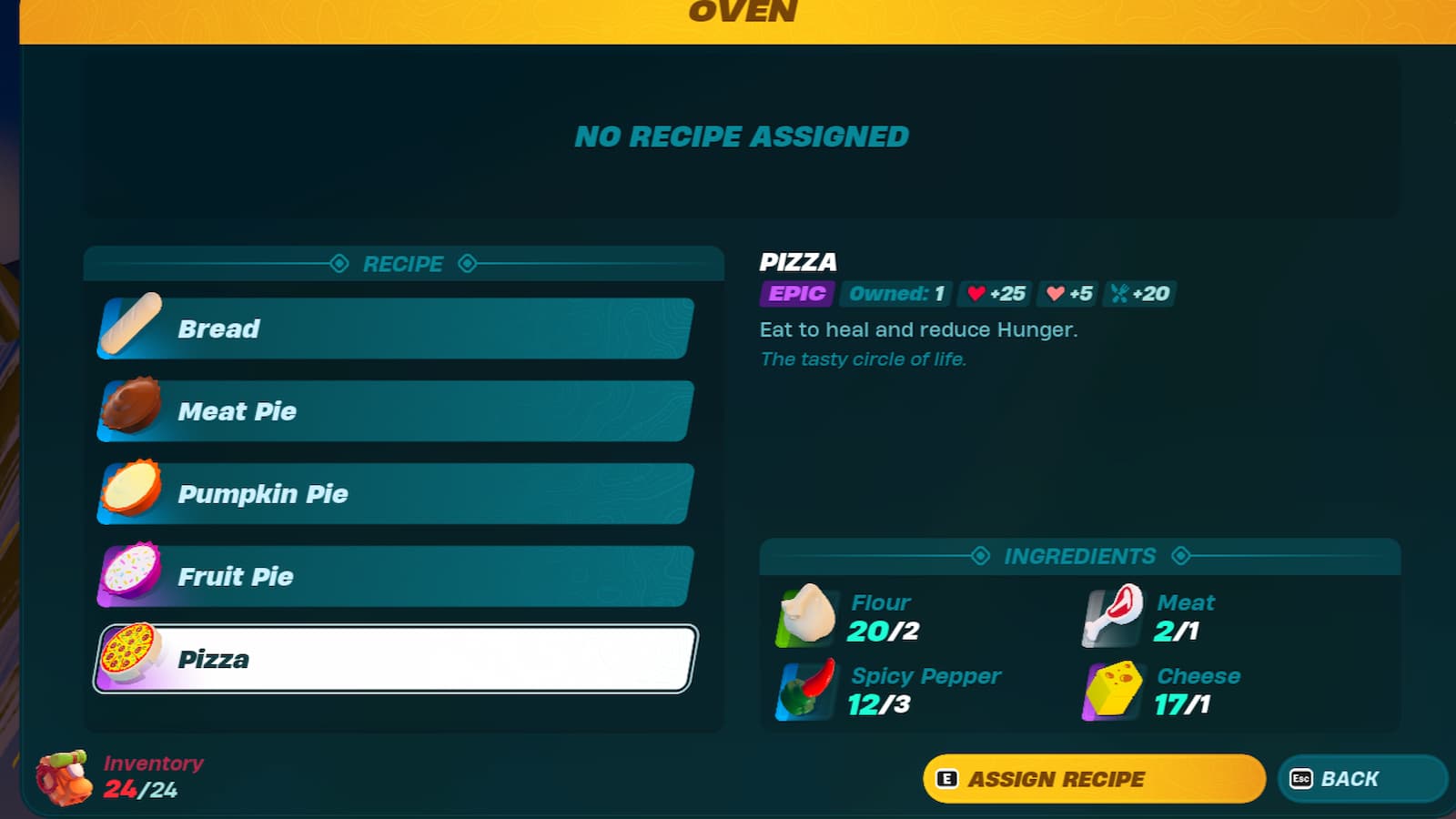Click the Meat Pie icon
The width and height of the screenshot is (1456, 819).
pos(127,410)
